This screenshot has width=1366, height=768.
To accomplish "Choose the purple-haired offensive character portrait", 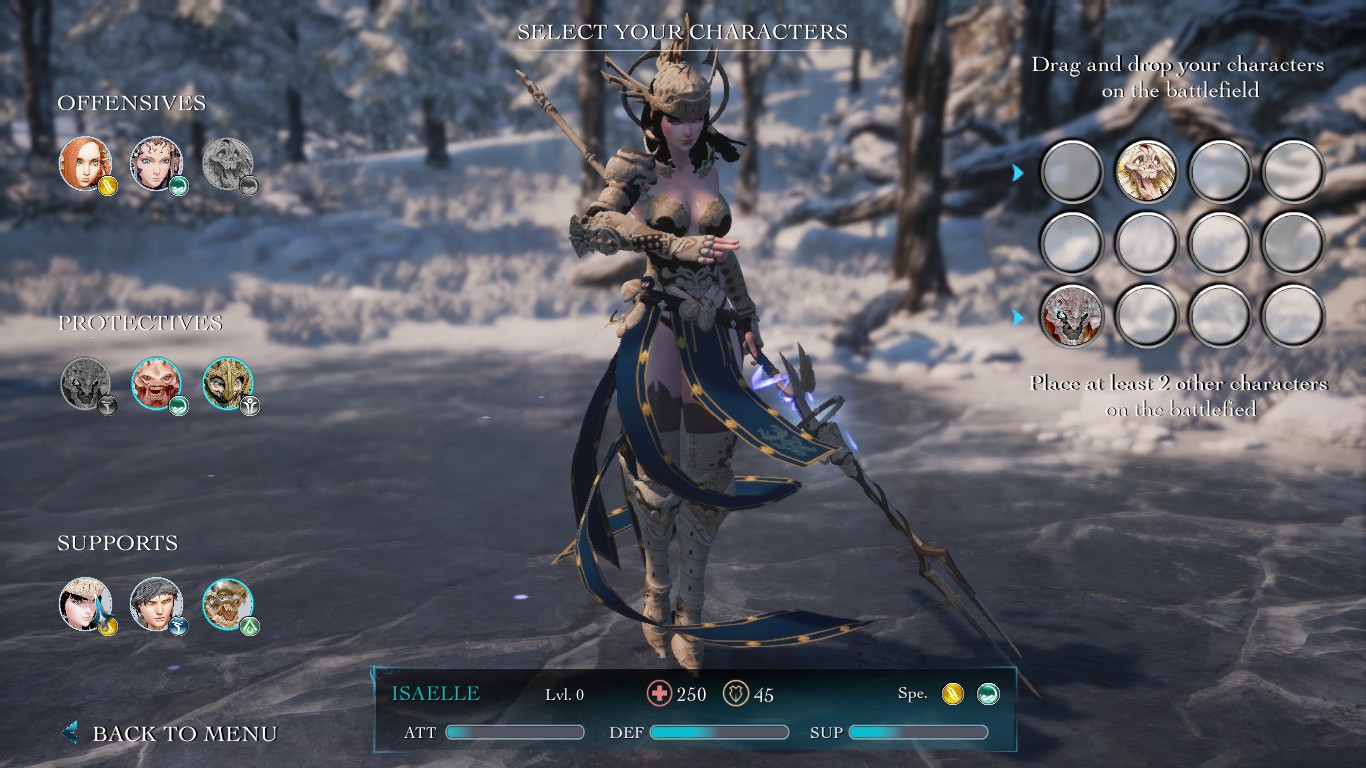I will click(156, 163).
